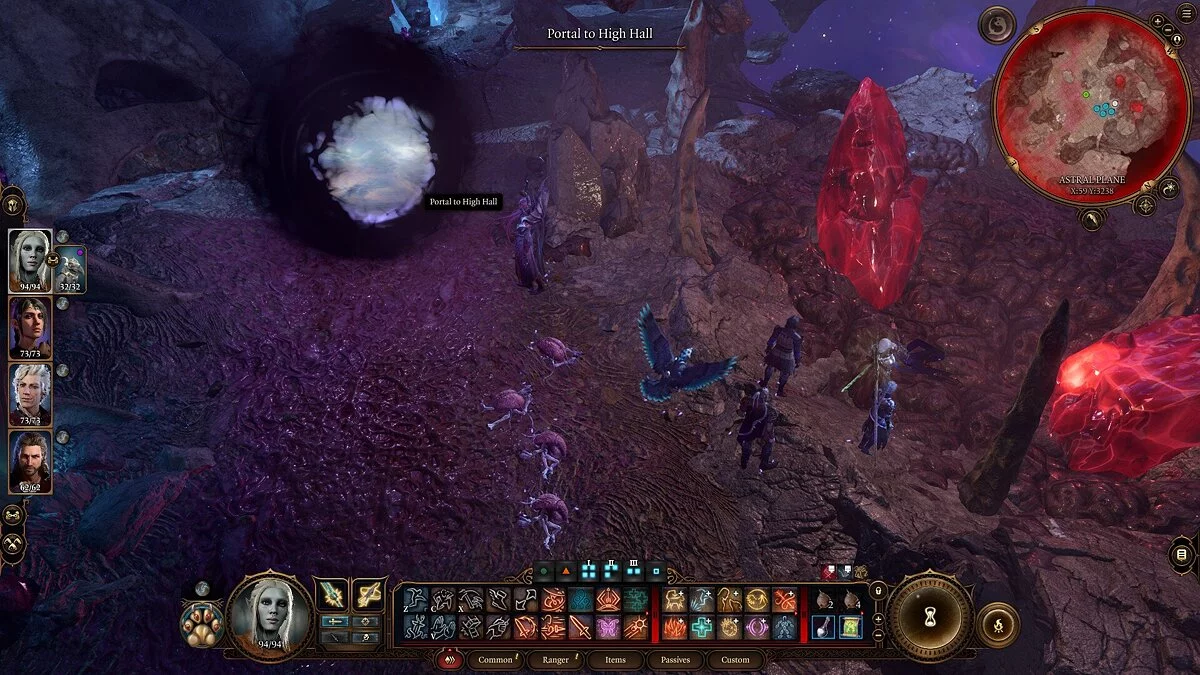Activate the pink butterfly ability icon
Image resolution: width=1200 pixels, height=675 pixels.
click(x=607, y=627)
